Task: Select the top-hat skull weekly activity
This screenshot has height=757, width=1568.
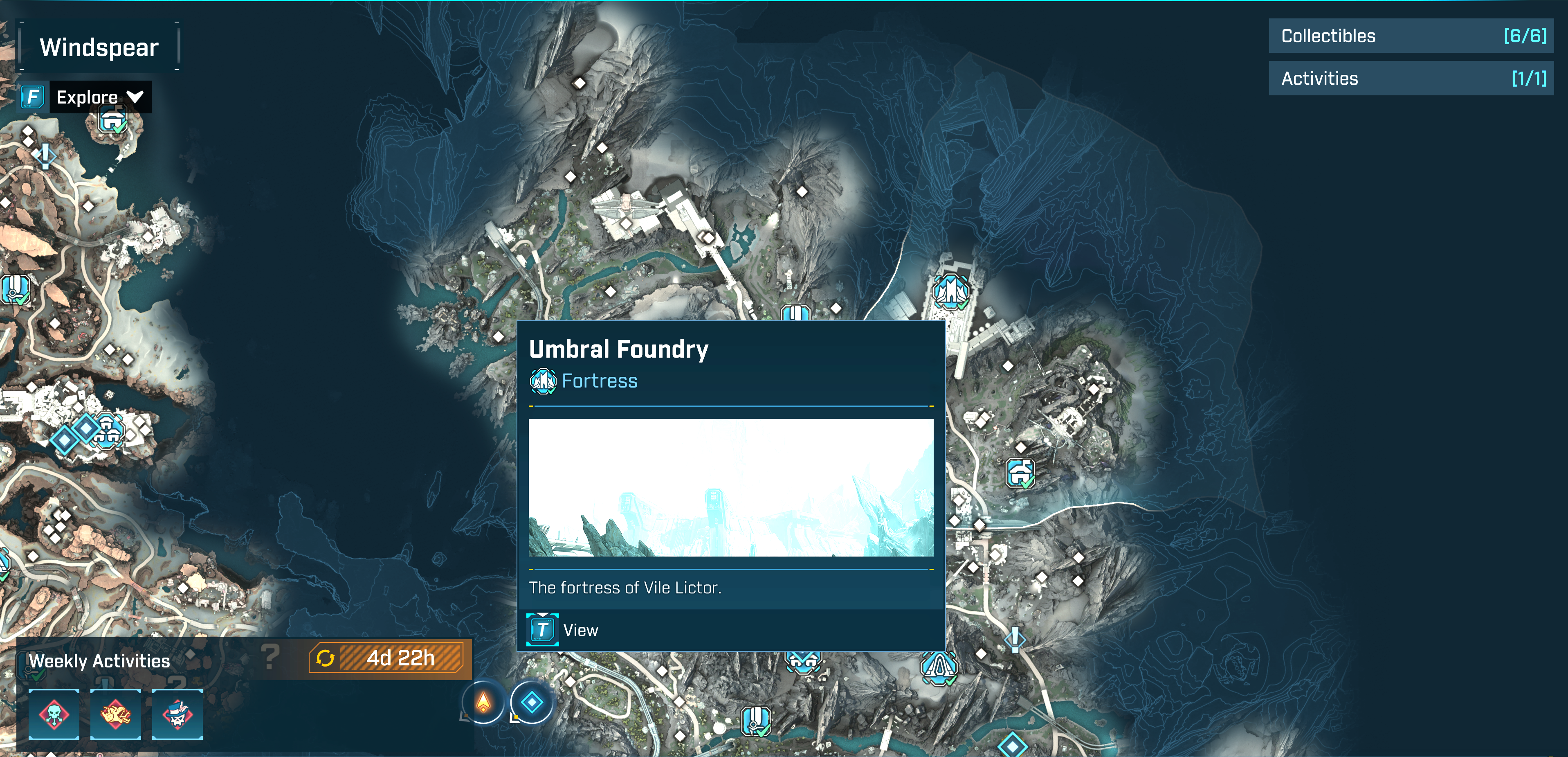Action: pos(177,714)
